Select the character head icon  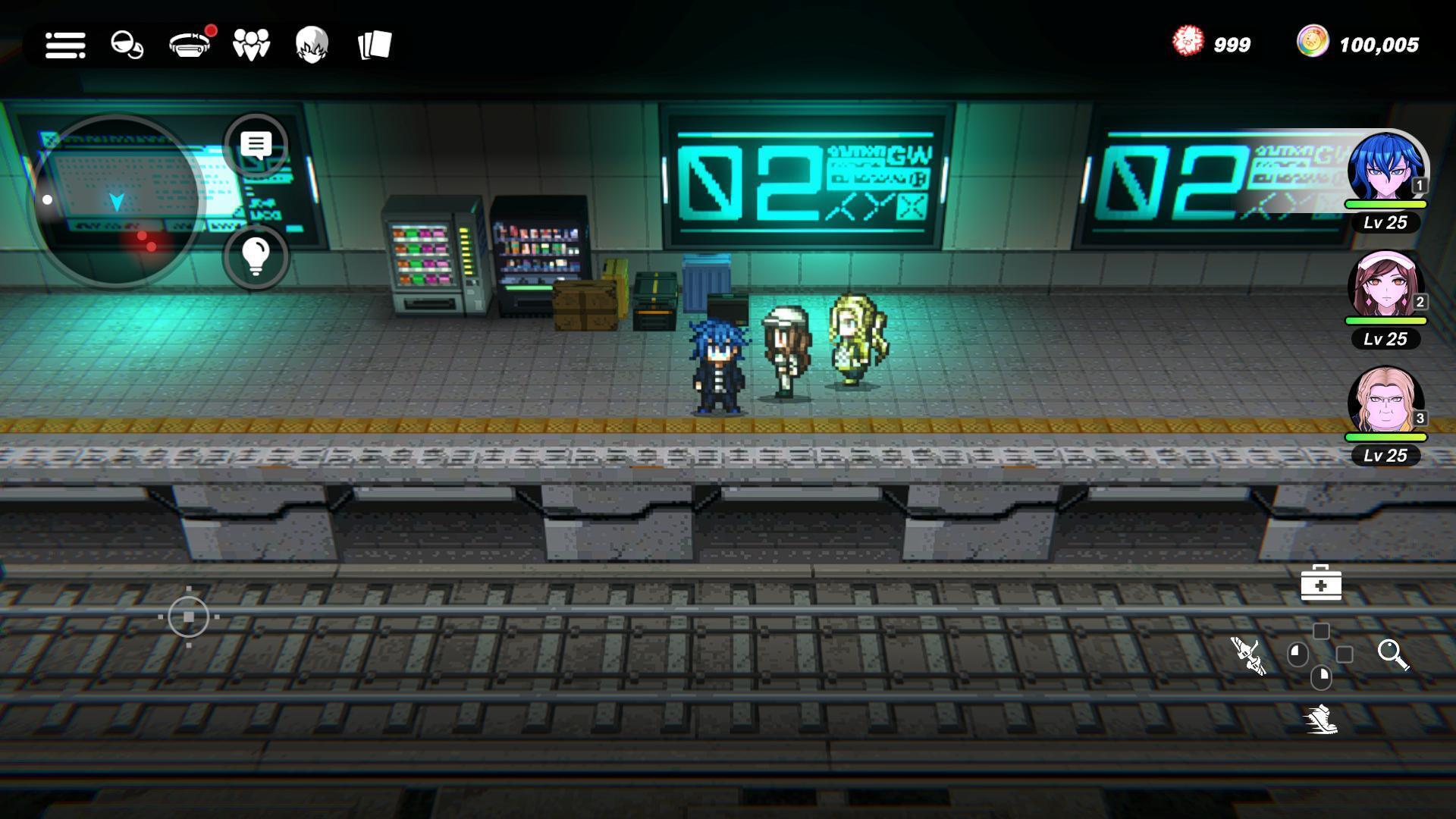click(312, 45)
